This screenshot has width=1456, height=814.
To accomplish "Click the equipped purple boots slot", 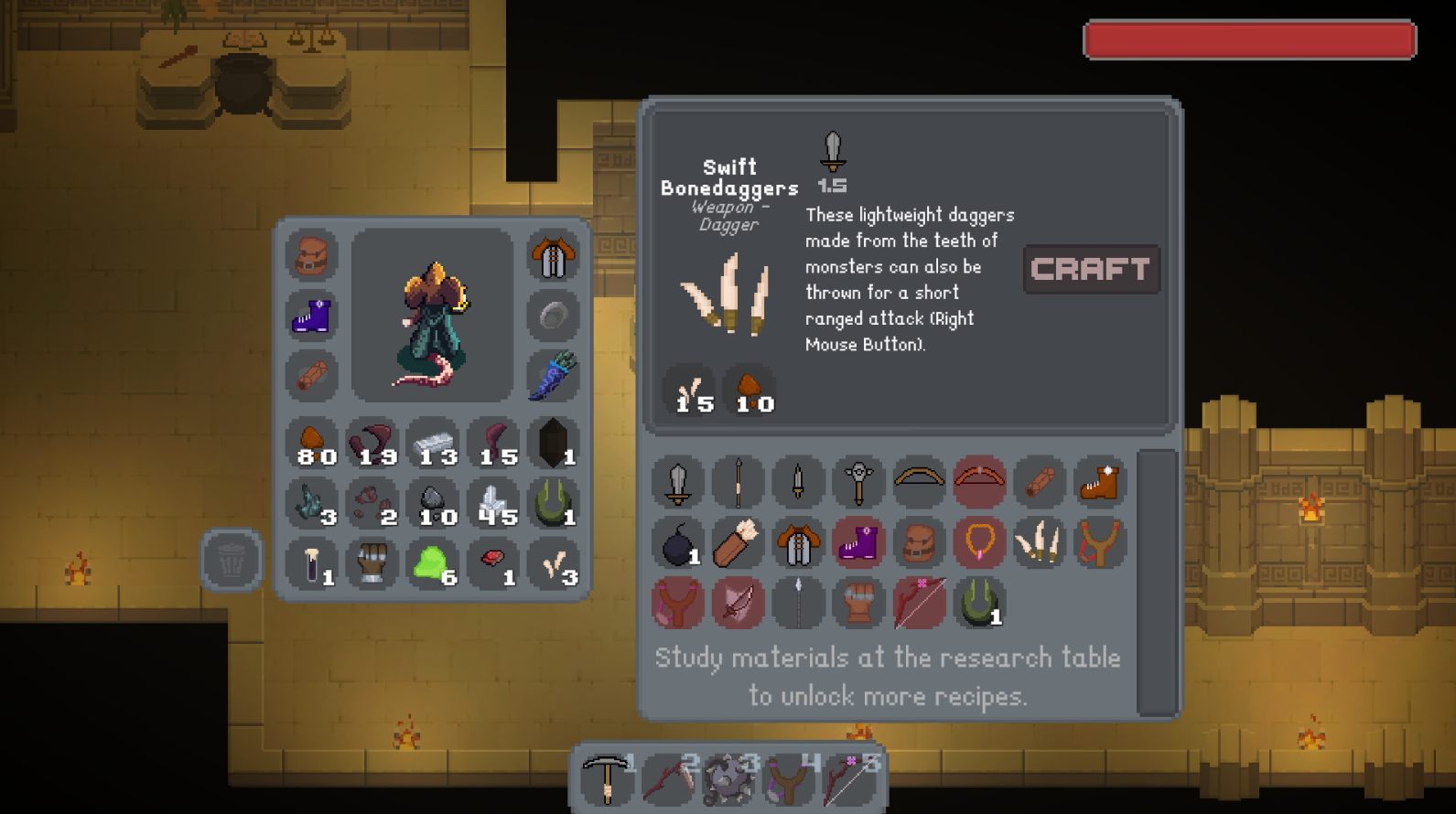I will click(311, 316).
